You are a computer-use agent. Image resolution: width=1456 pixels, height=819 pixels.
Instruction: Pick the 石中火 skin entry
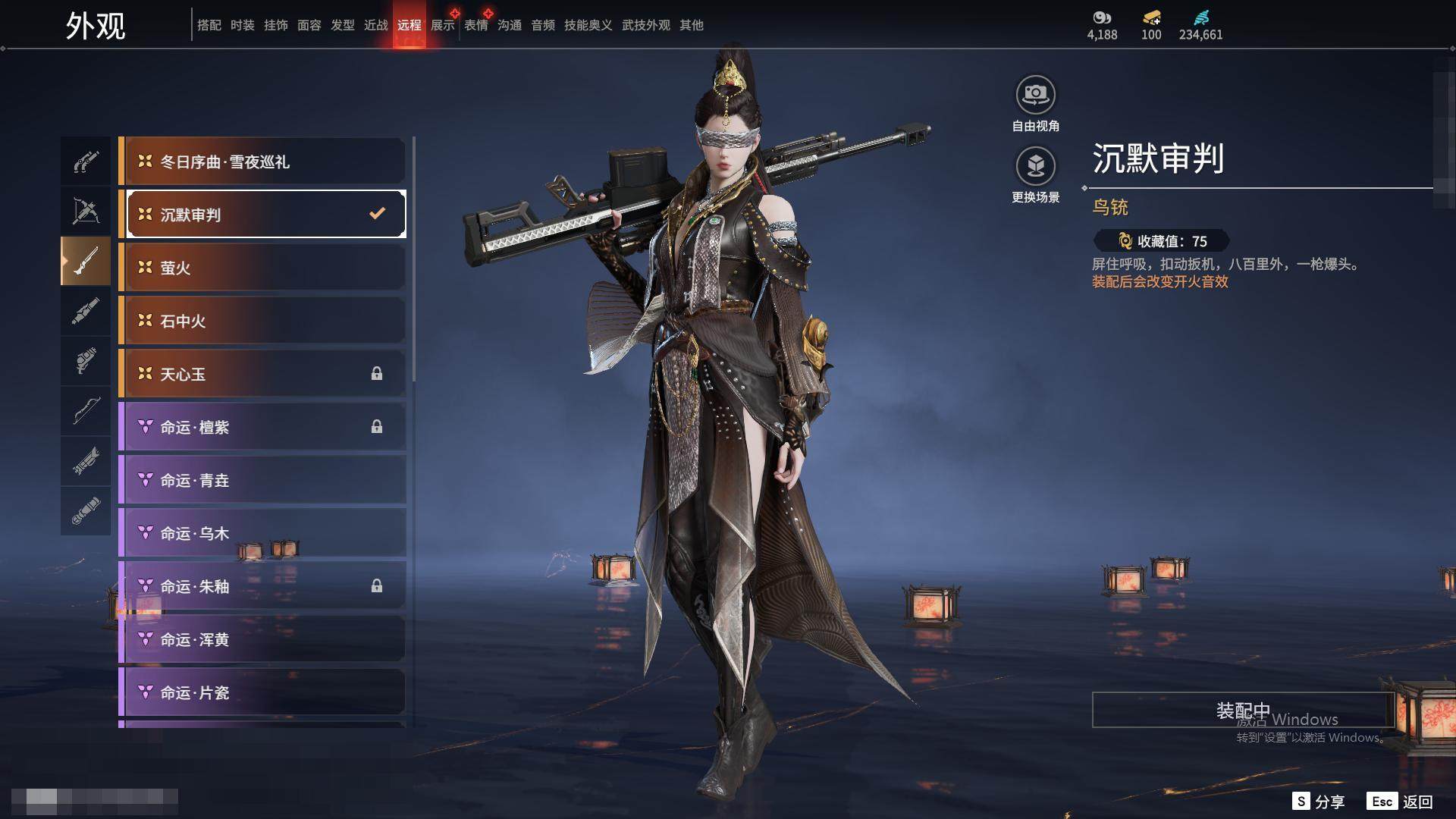(x=264, y=321)
